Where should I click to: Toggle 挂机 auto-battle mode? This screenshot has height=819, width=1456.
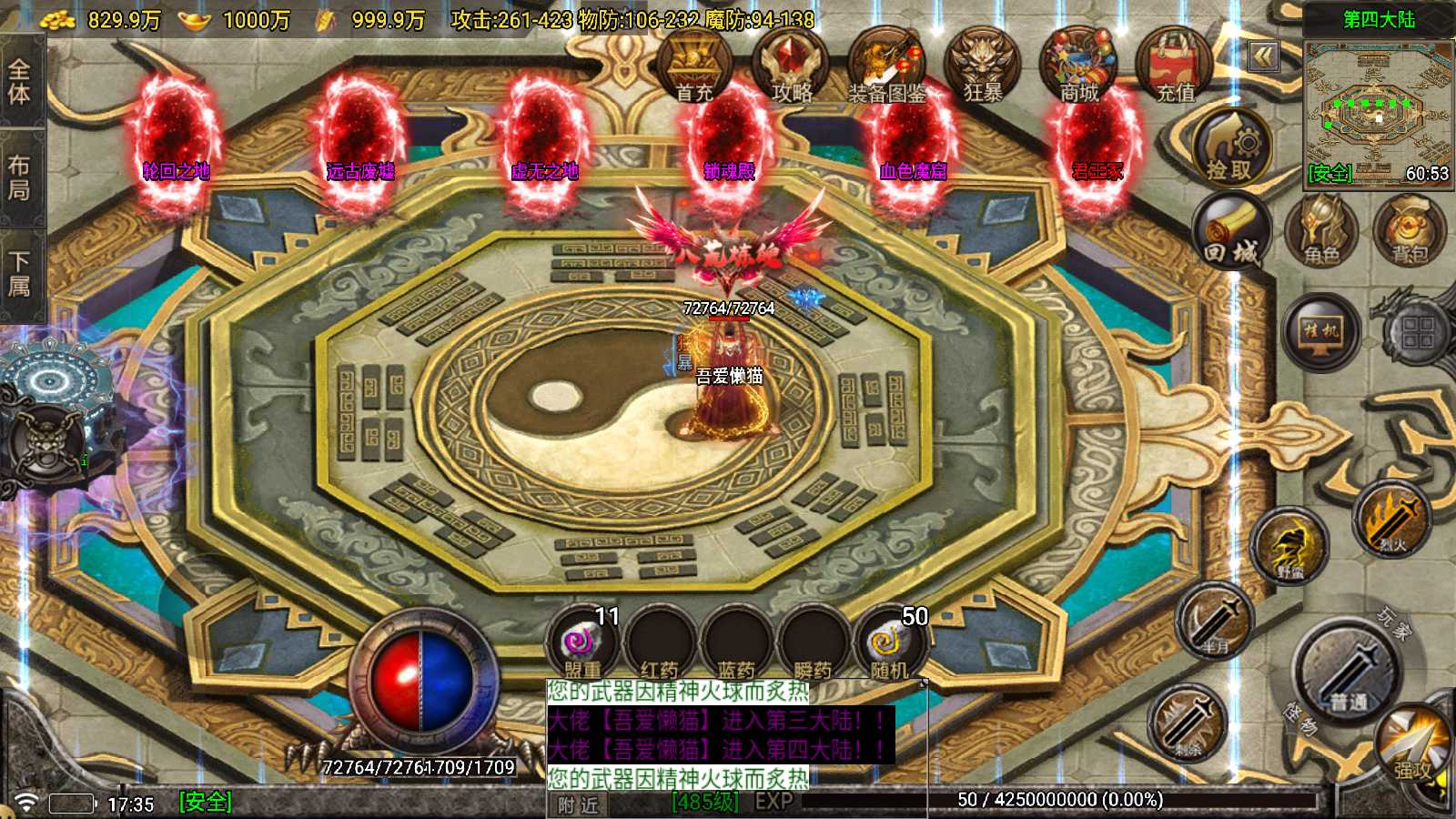tap(1321, 331)
